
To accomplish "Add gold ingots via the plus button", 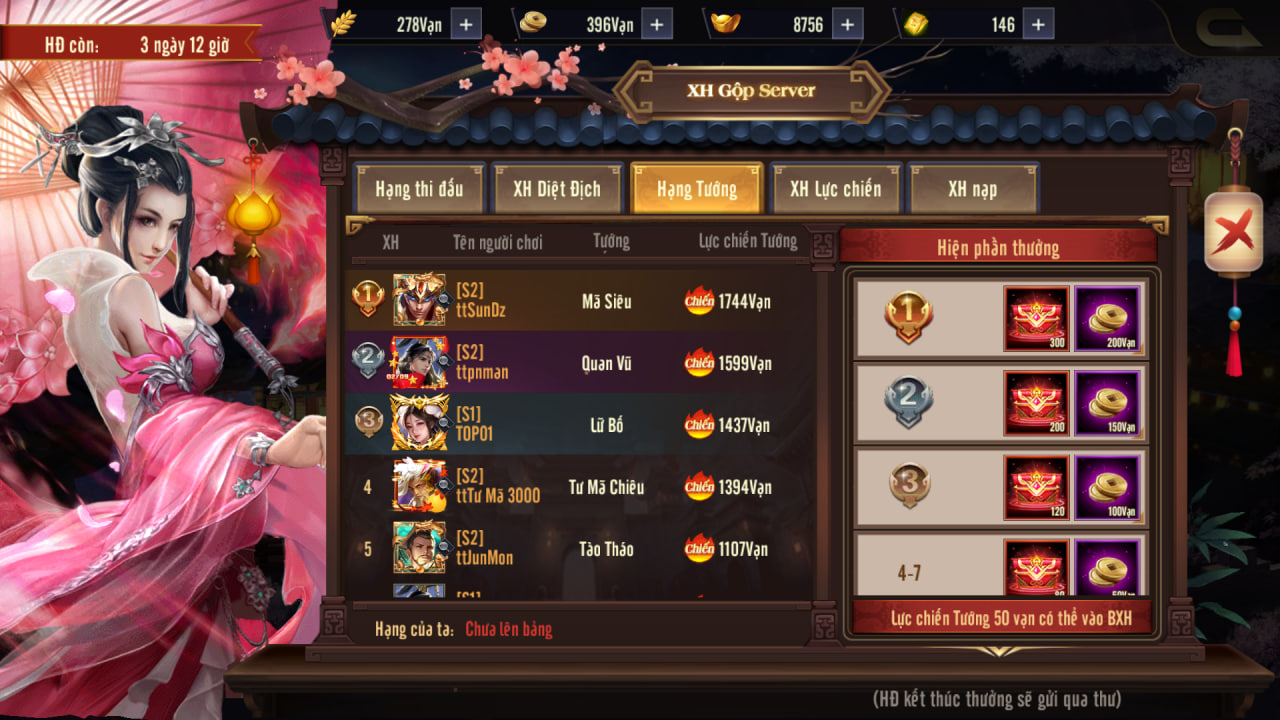I will pyautogui.click(x=846, y=24).
